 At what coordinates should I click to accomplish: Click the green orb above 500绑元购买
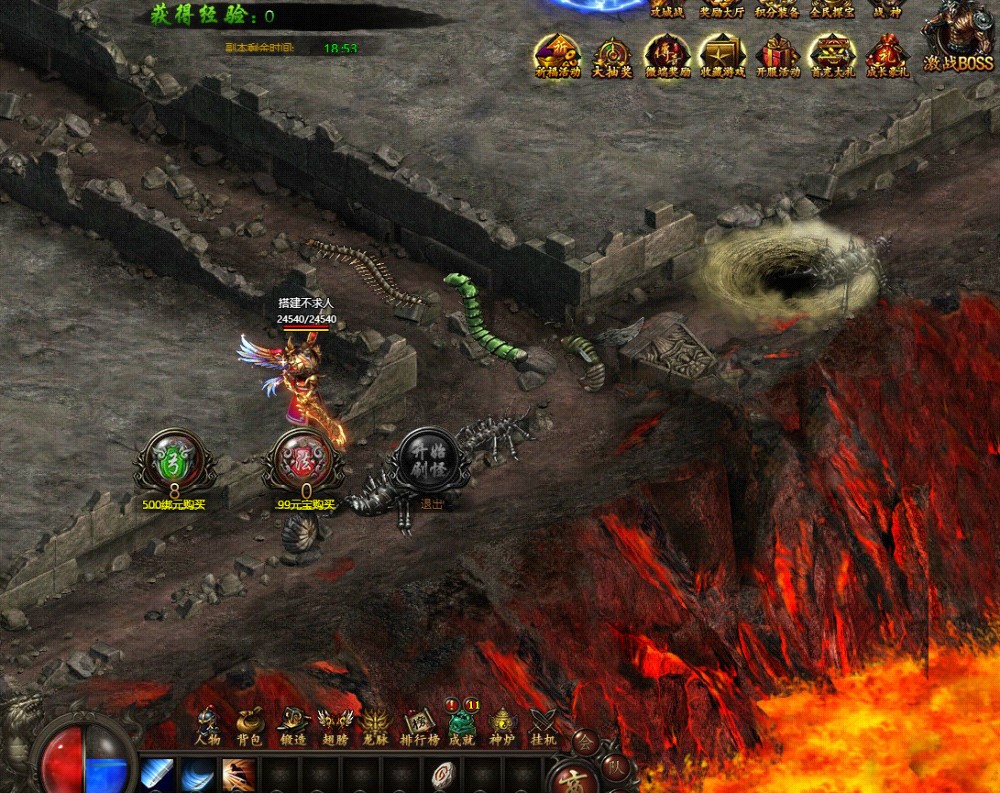(x=174, y=461)
